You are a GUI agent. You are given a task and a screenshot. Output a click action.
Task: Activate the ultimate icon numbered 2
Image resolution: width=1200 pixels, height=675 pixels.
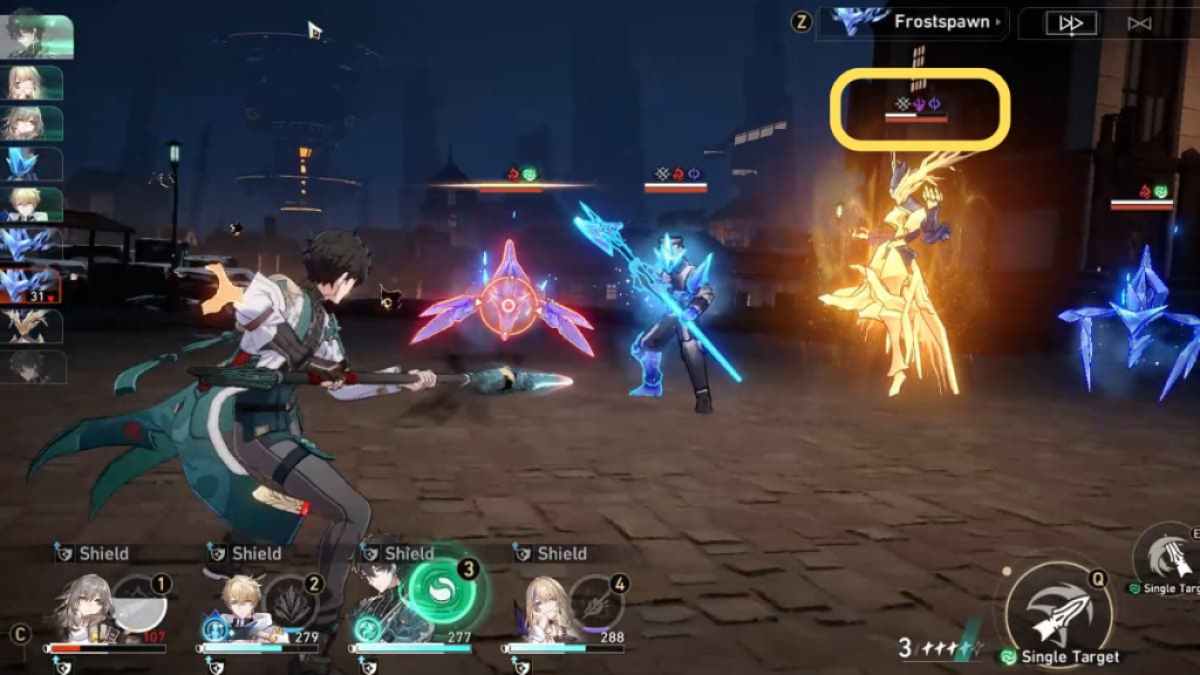pos(292,603)
